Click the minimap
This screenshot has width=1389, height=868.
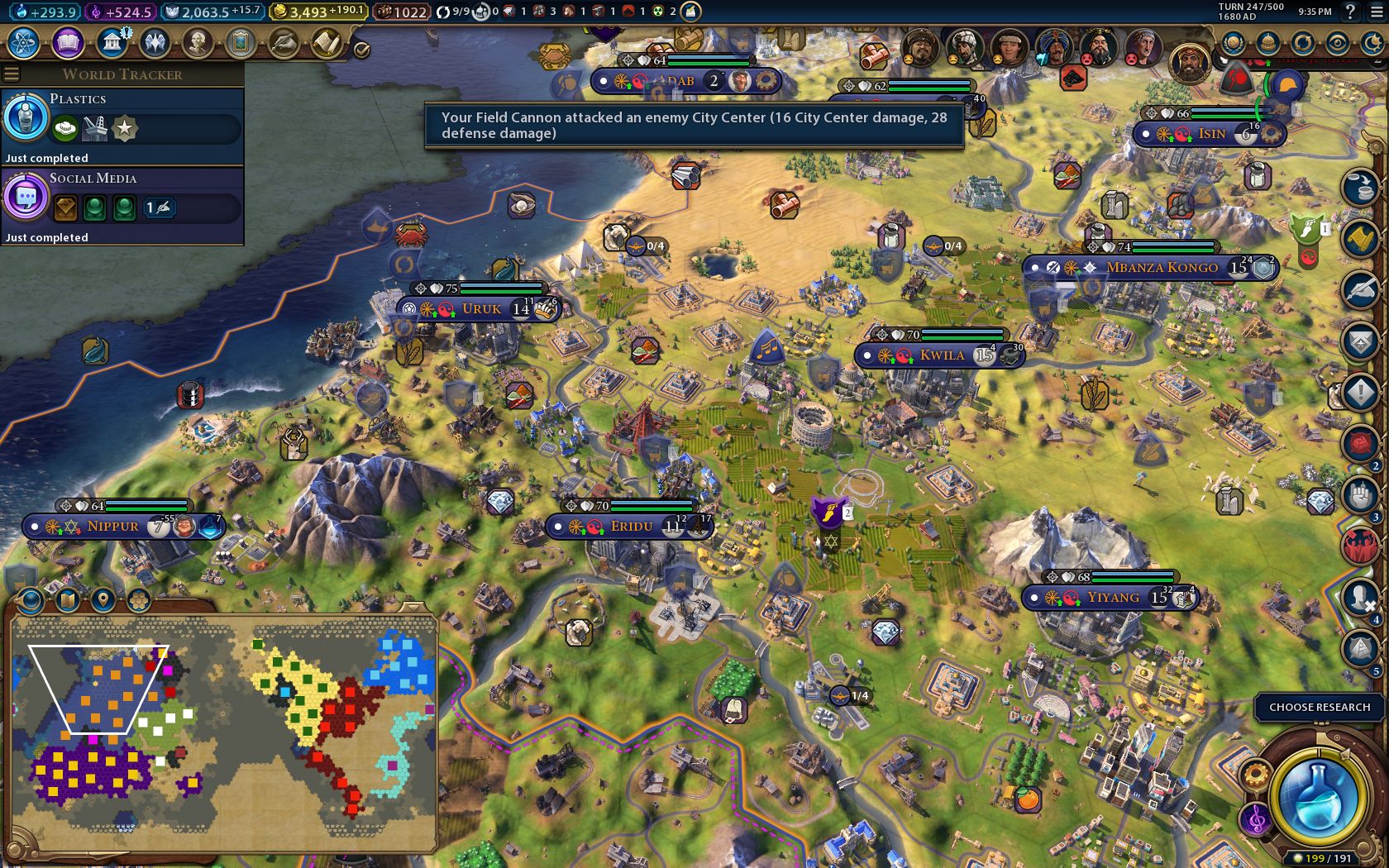pyautogui.click(x=223, y=736)
